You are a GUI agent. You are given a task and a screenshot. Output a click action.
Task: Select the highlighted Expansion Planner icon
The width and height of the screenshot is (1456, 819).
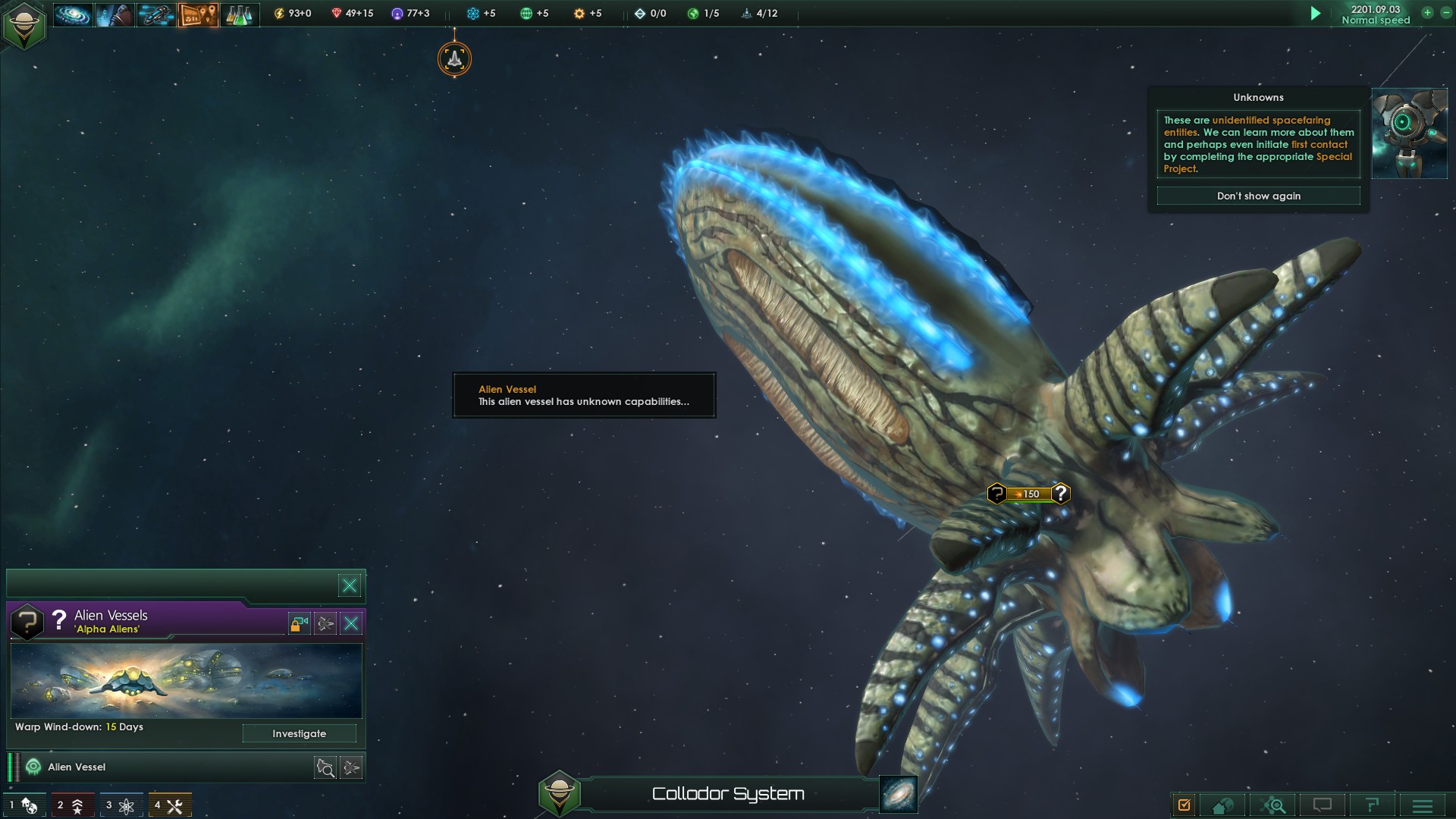(197, 13)
